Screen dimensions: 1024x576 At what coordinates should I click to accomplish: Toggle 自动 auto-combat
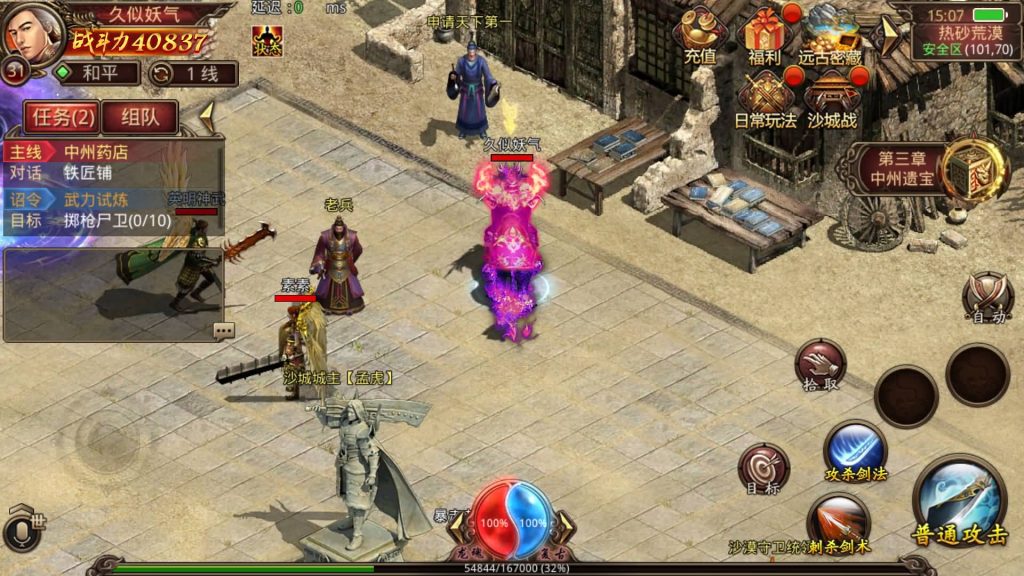click(987, 298)
